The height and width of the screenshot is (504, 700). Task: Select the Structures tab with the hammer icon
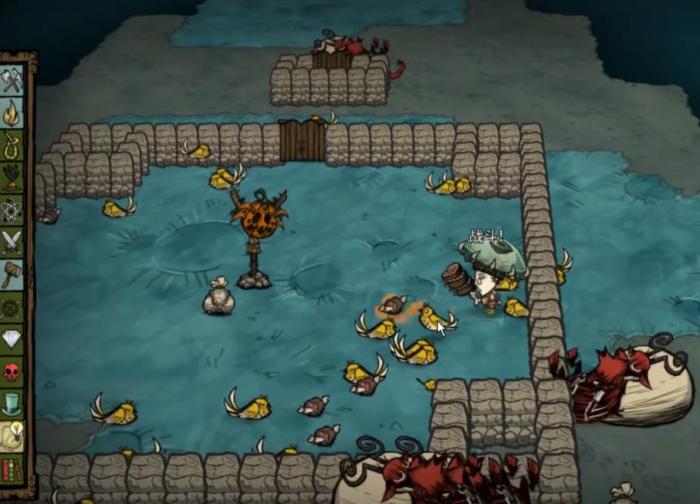[x=13, y=274]
